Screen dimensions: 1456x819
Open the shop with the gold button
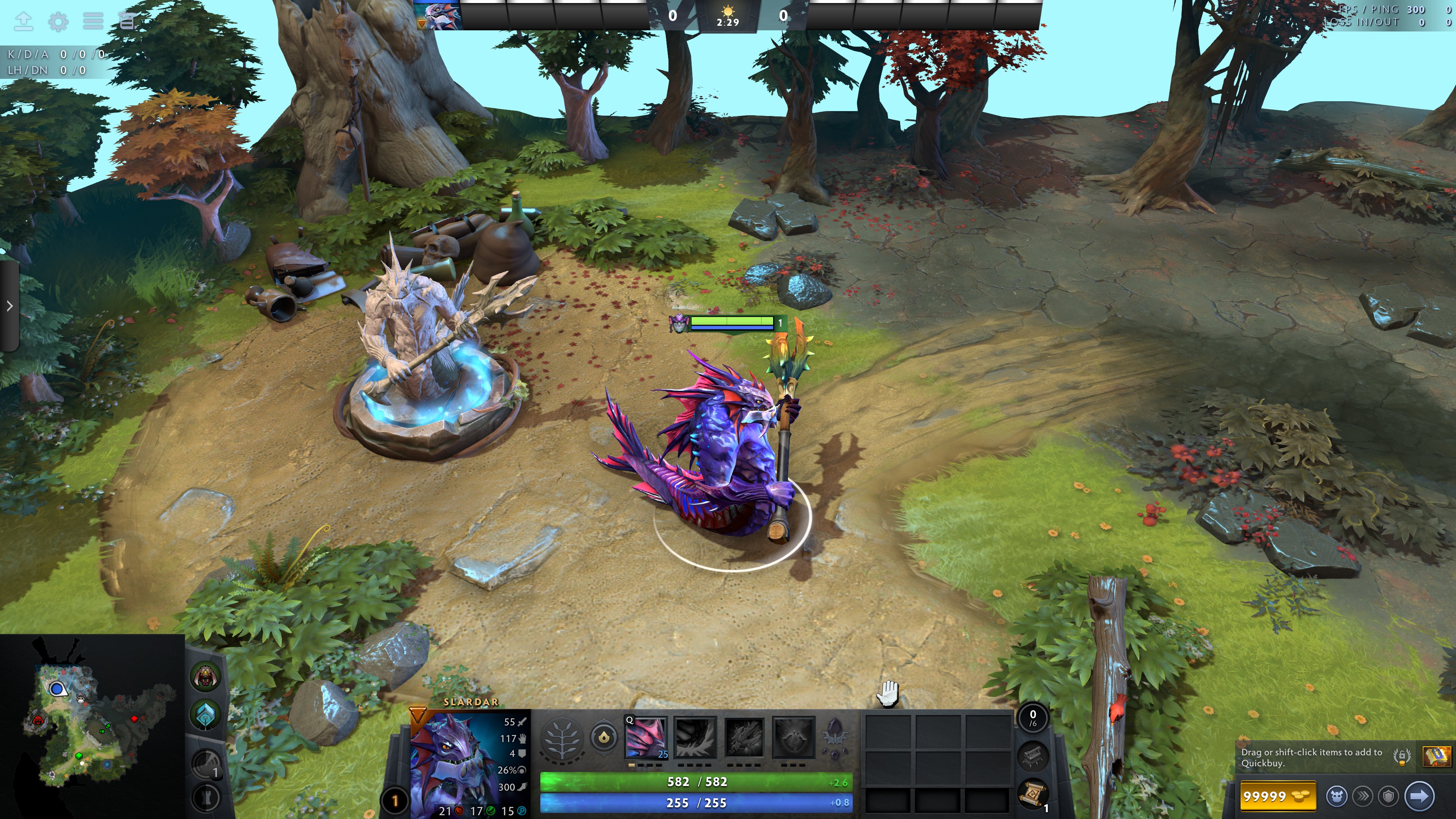click(x=1277, y=796)
